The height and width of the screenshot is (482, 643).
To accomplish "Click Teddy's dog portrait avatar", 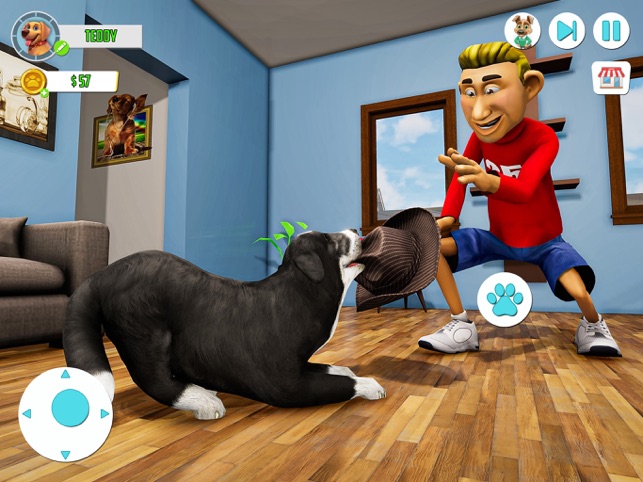I will click(x=35, y=36).
